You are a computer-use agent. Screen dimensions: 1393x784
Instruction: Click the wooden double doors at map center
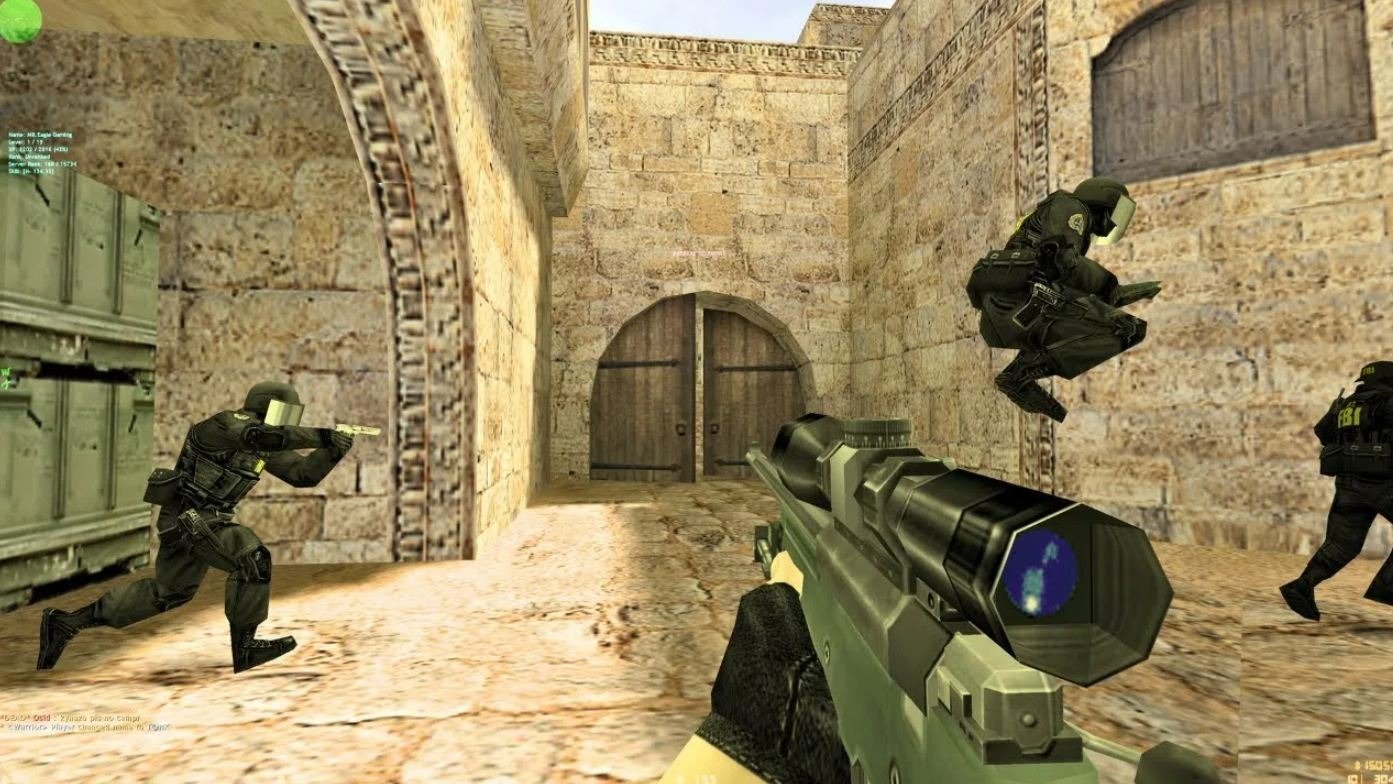pos(700,390)
